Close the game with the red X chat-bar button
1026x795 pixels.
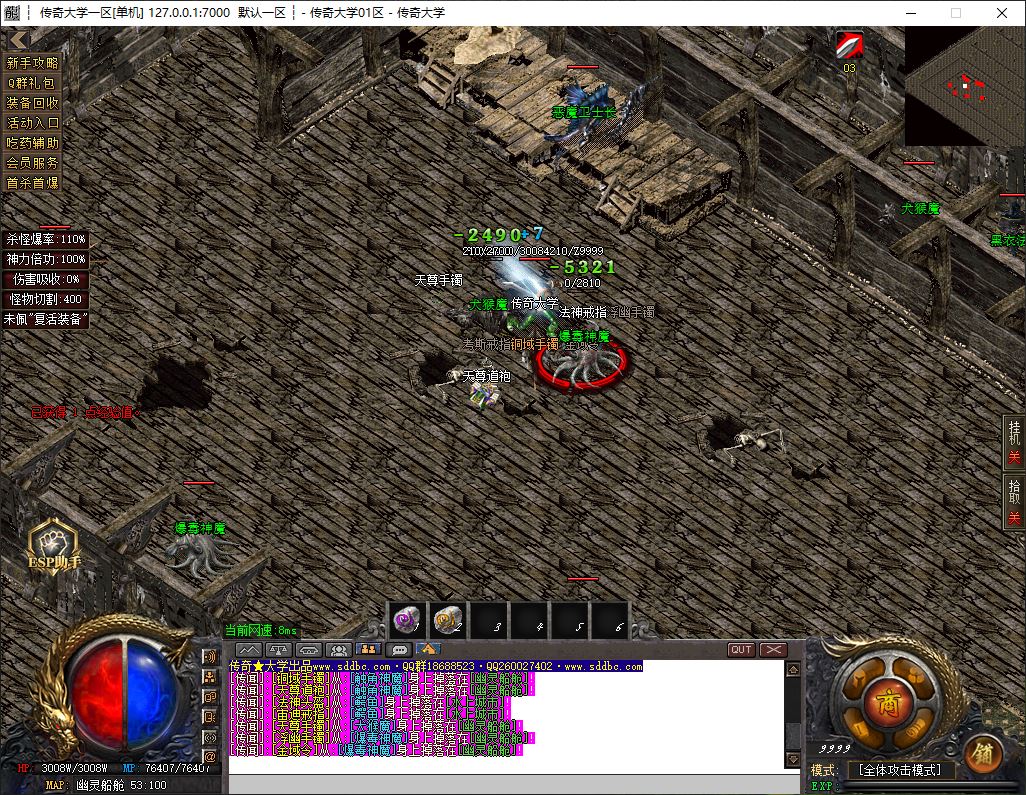click(x=773, y=650)
